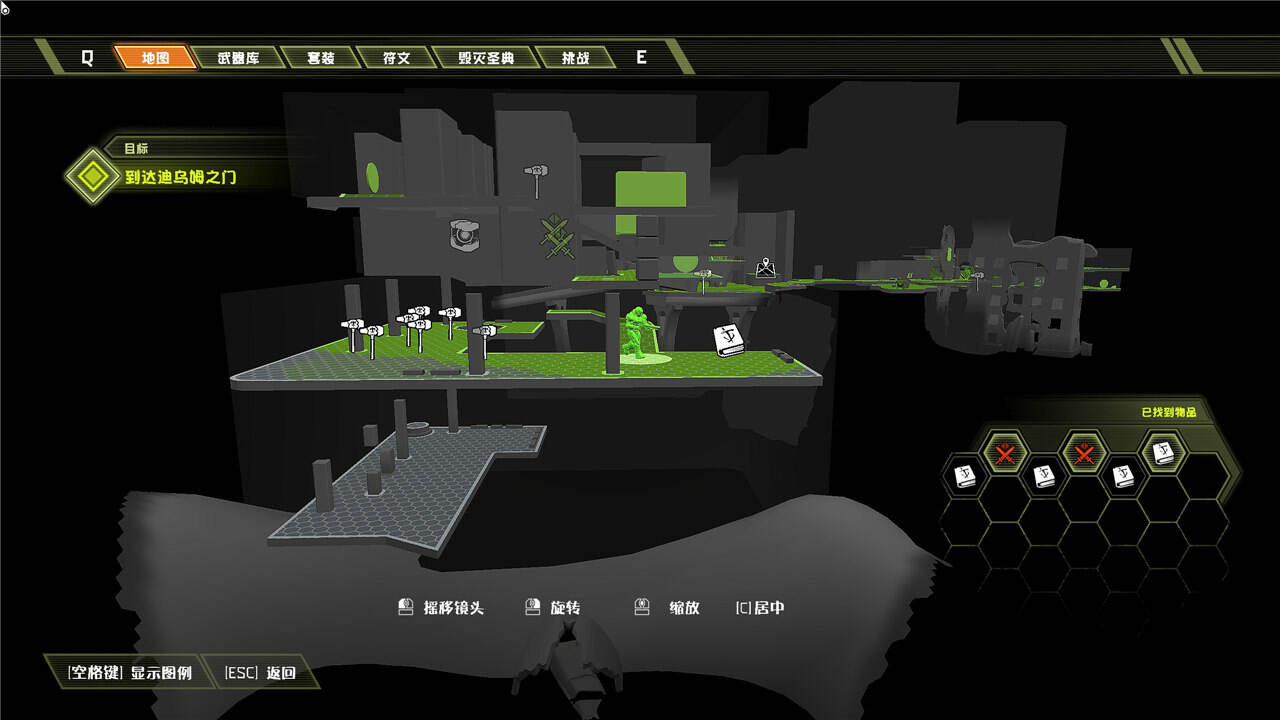The width and height of the screenshot is (1280, 720).
Task: Show the 挑战 tab
Action: pos(575,58)
